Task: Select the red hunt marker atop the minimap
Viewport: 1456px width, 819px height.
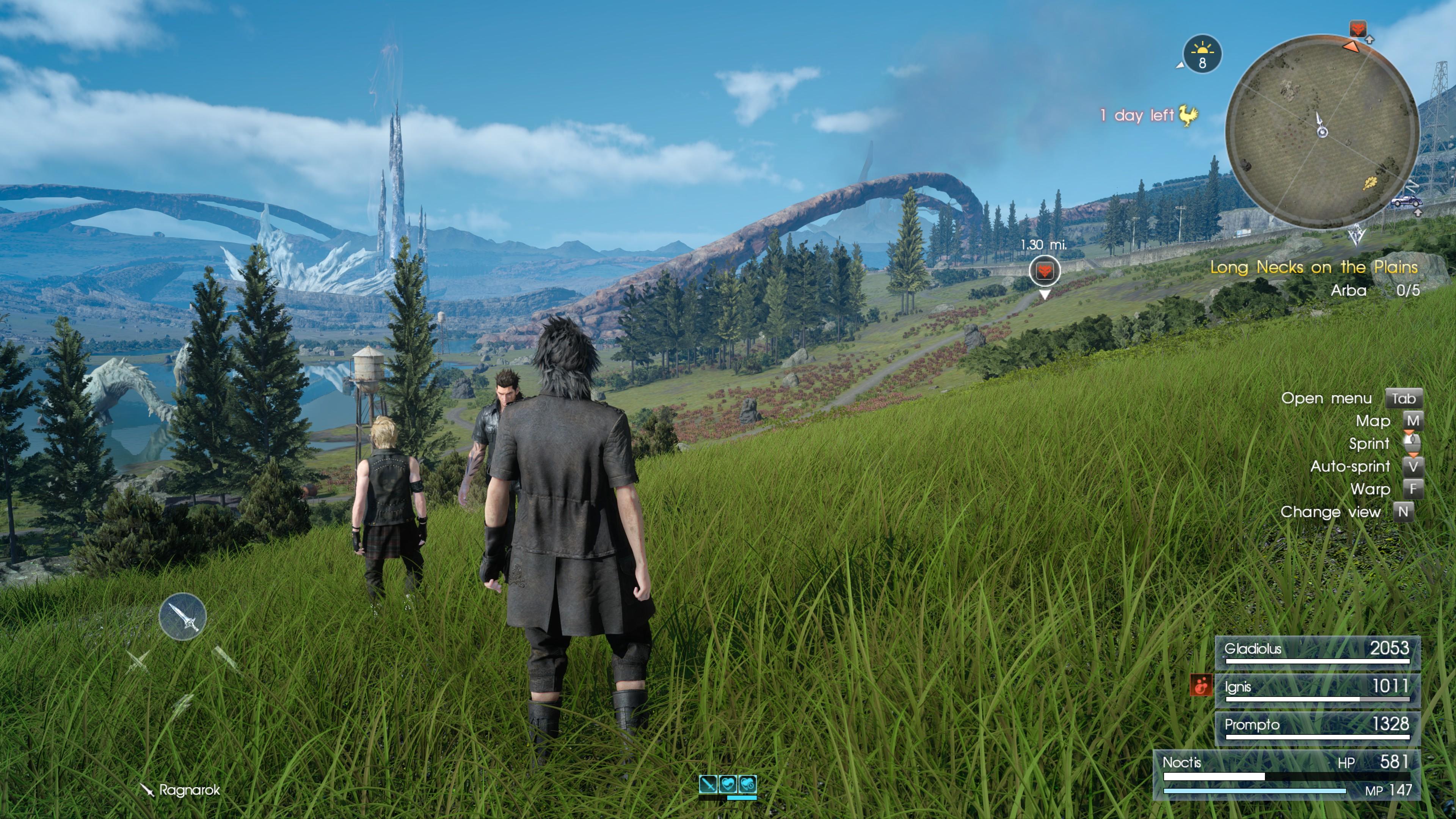Action: pyautogui.click(x=1358, y=28)
